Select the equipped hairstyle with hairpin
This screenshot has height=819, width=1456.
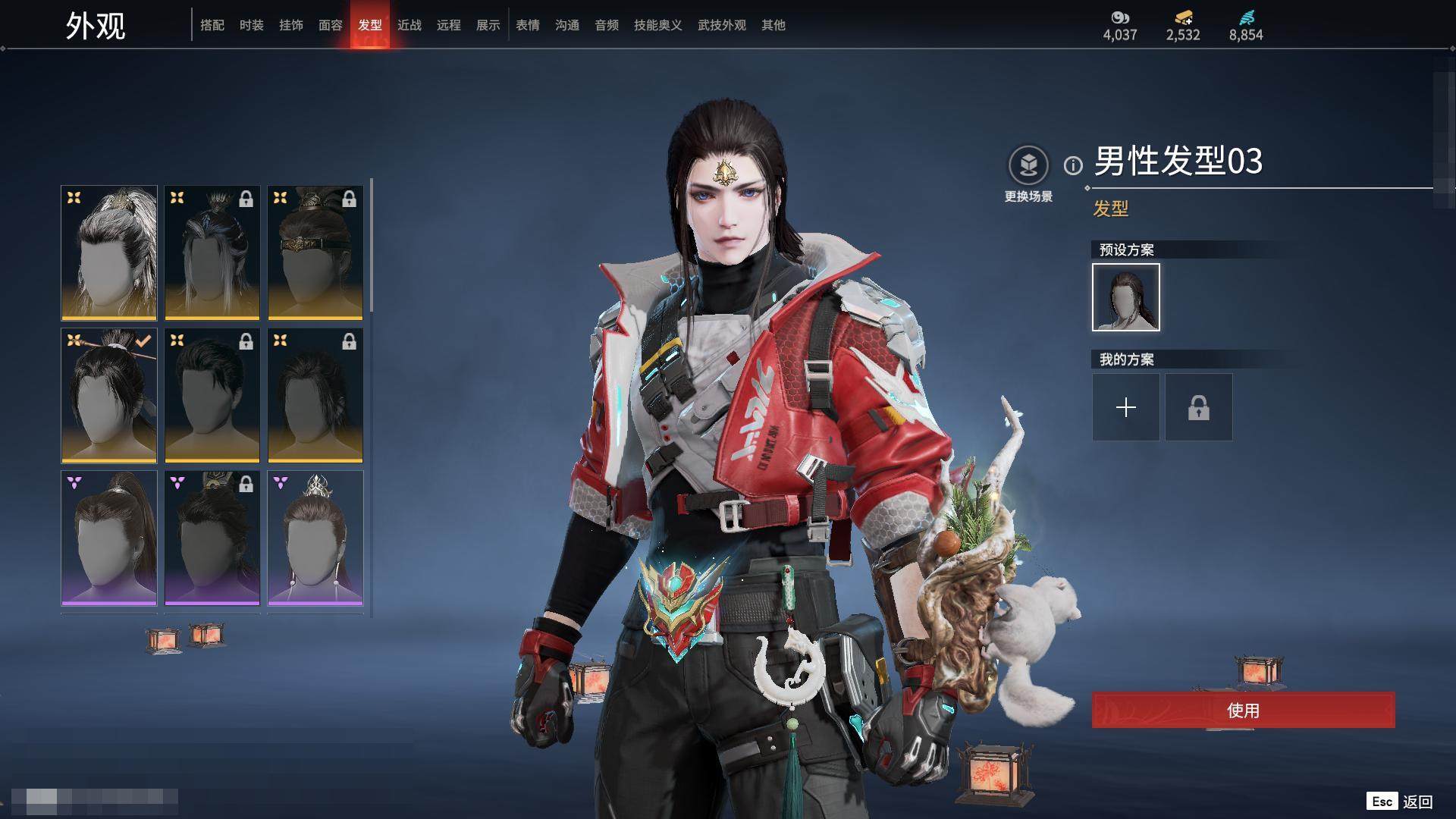click(x=109, y=395)
